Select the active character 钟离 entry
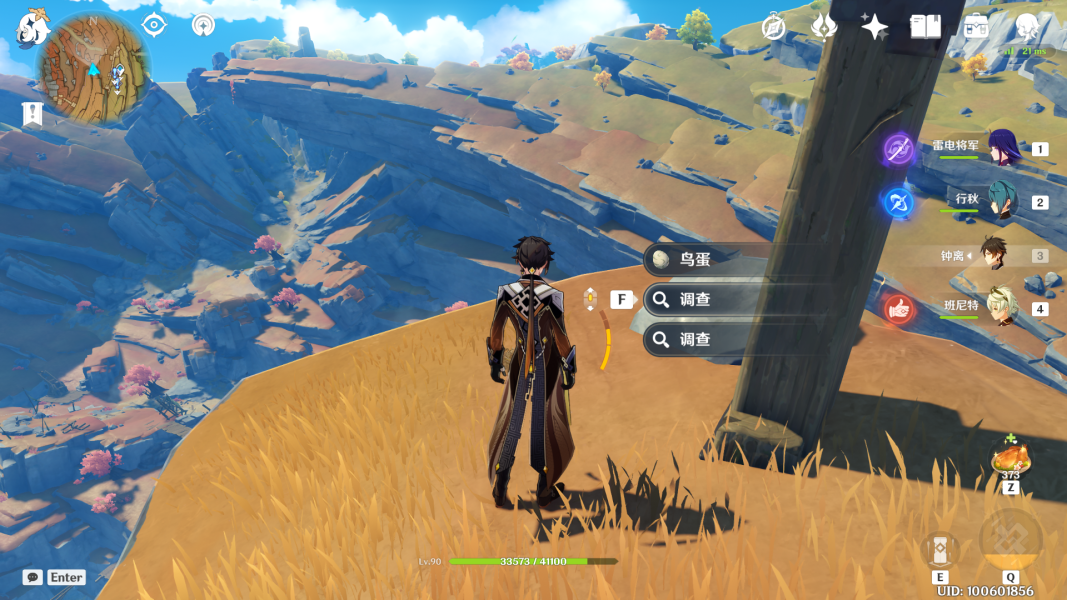 pyautogui.click(x=992, y=255)
